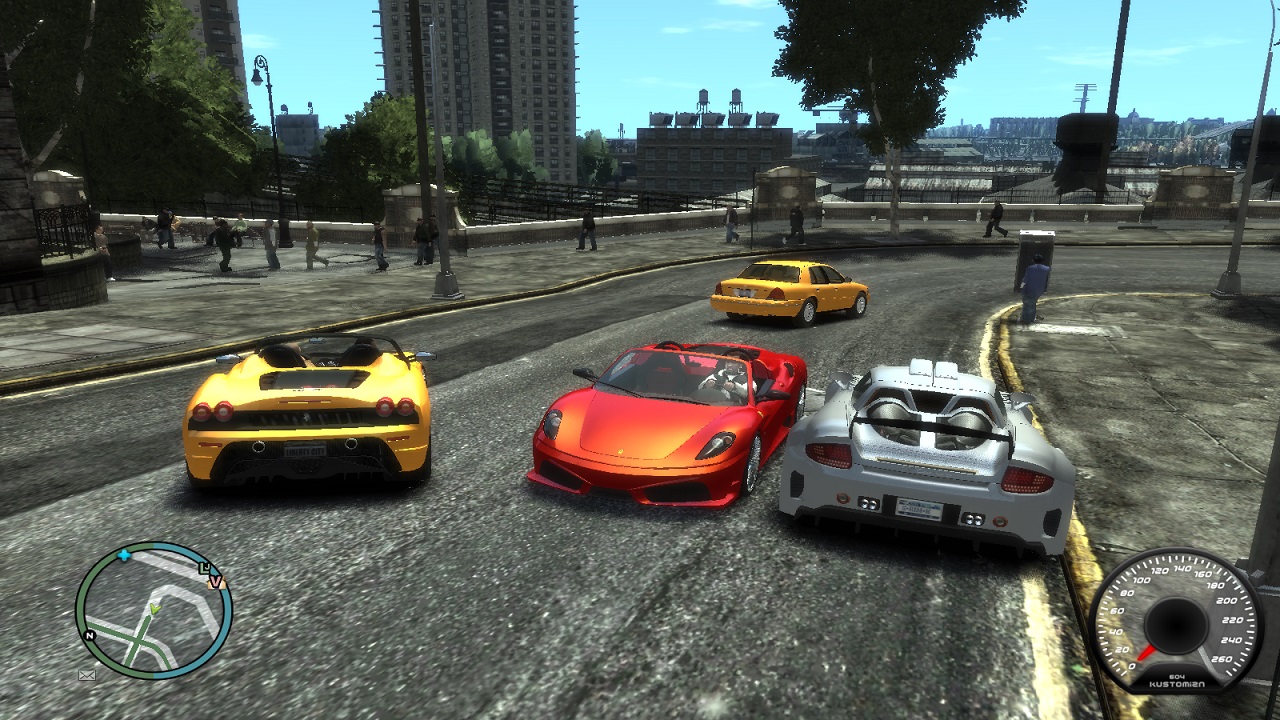1280x720 pixels.
Task: Open the envelope message icon
Action: point(87,675)
